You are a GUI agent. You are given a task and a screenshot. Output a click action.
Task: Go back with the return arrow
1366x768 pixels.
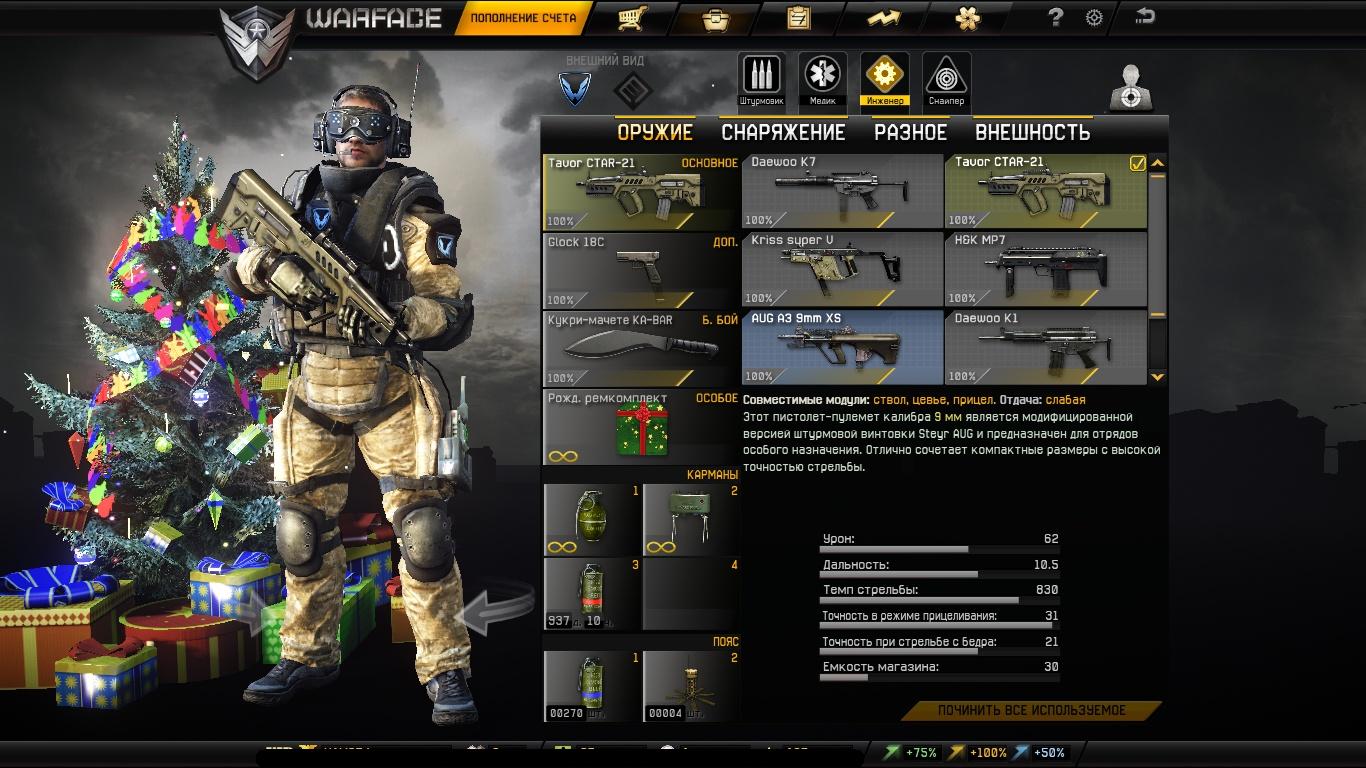point(1145,16)
